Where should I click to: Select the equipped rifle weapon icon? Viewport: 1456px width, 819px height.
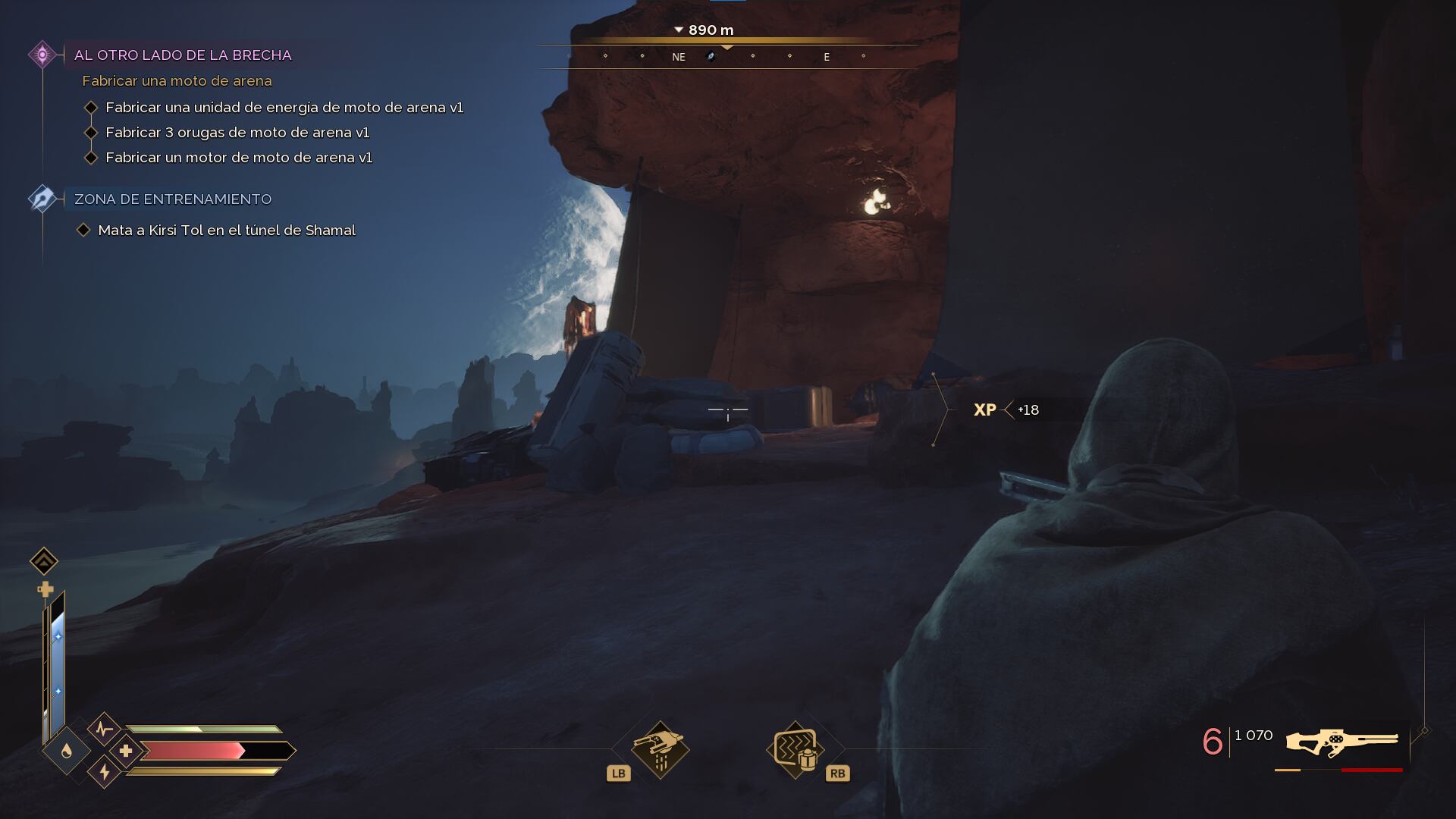[1341, 743]
